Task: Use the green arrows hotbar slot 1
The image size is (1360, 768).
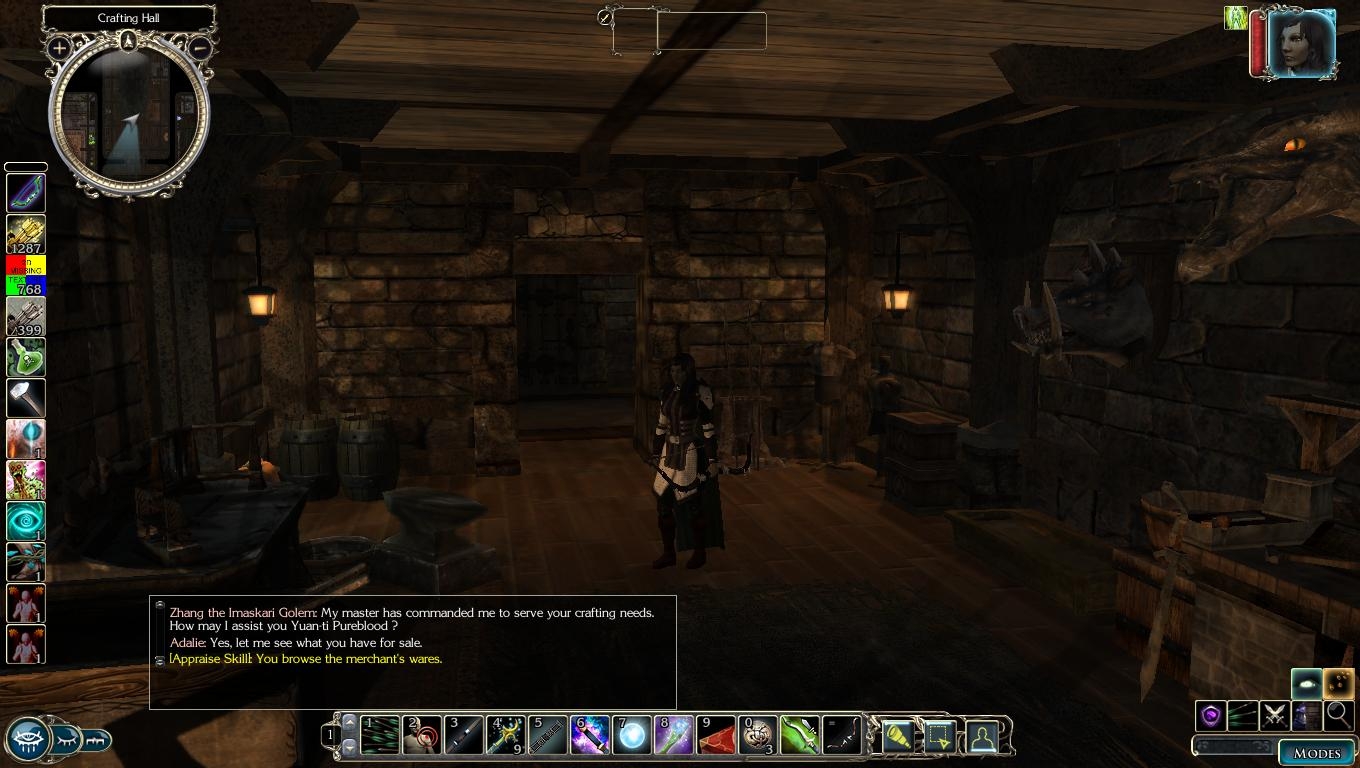Action: pyautogui.click(x=379, y=736)
